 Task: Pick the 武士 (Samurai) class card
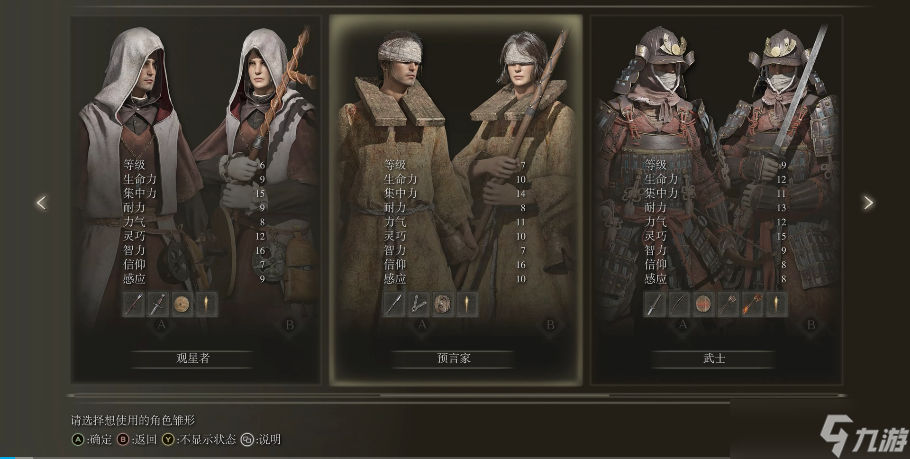pos(714,357)
